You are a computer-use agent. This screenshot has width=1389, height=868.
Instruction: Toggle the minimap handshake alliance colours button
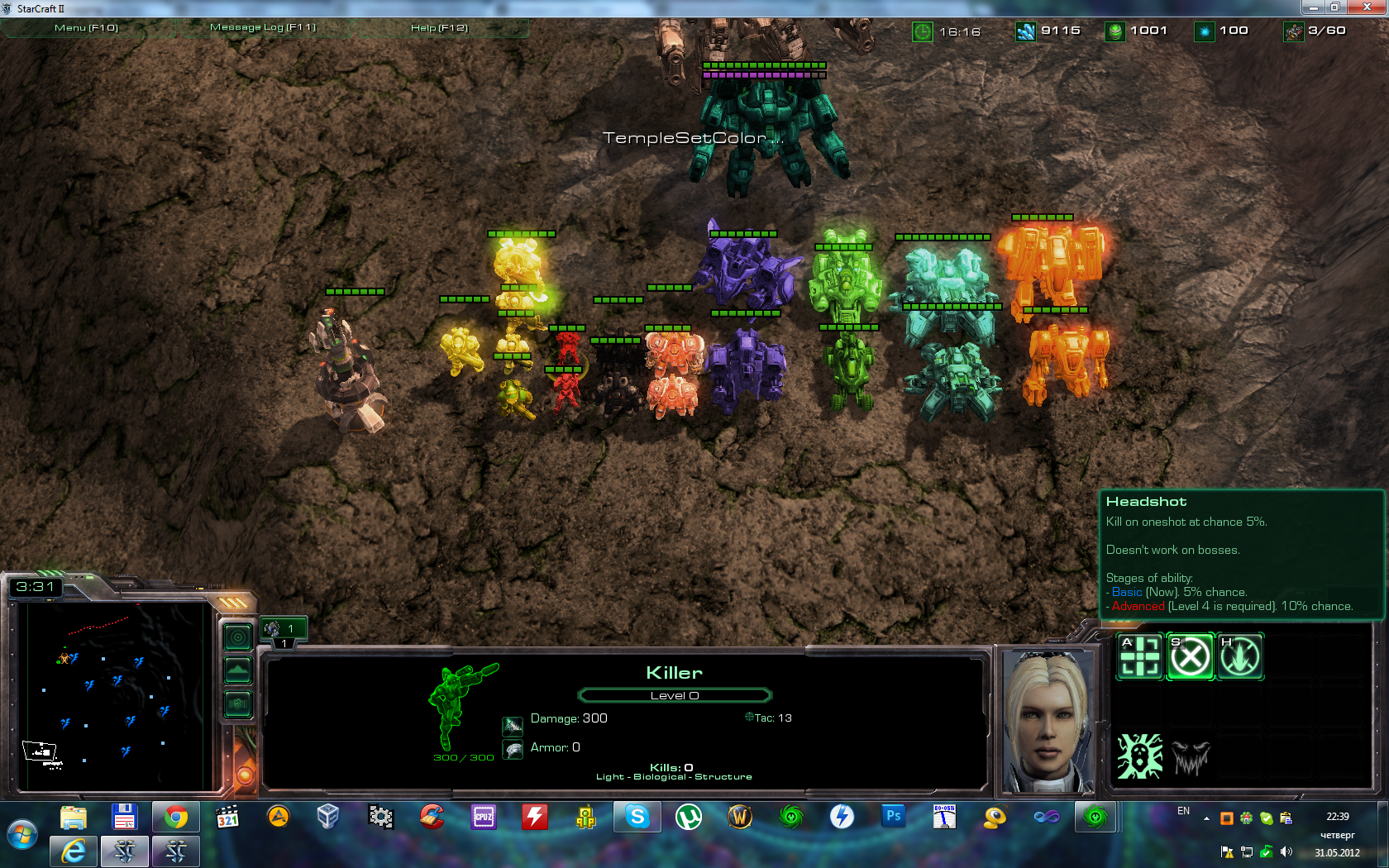[238, 703]
